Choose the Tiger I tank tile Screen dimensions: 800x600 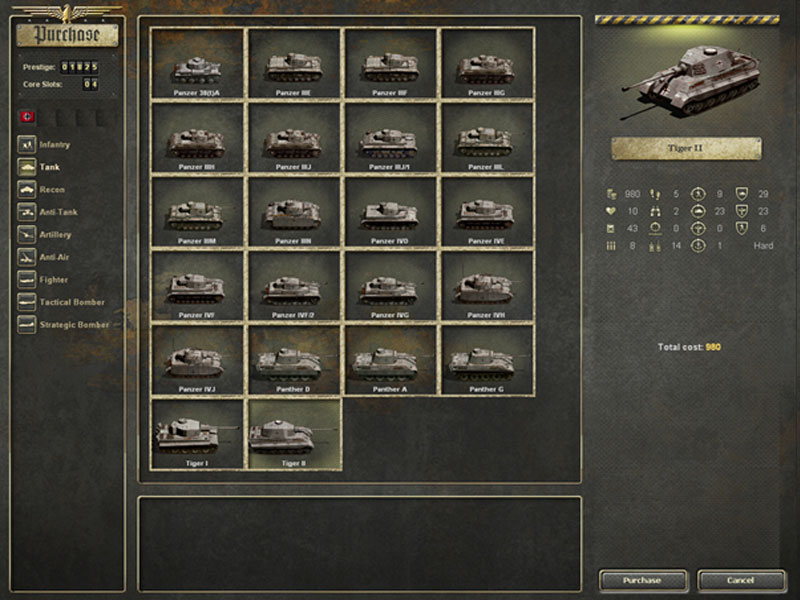[197, 433]
